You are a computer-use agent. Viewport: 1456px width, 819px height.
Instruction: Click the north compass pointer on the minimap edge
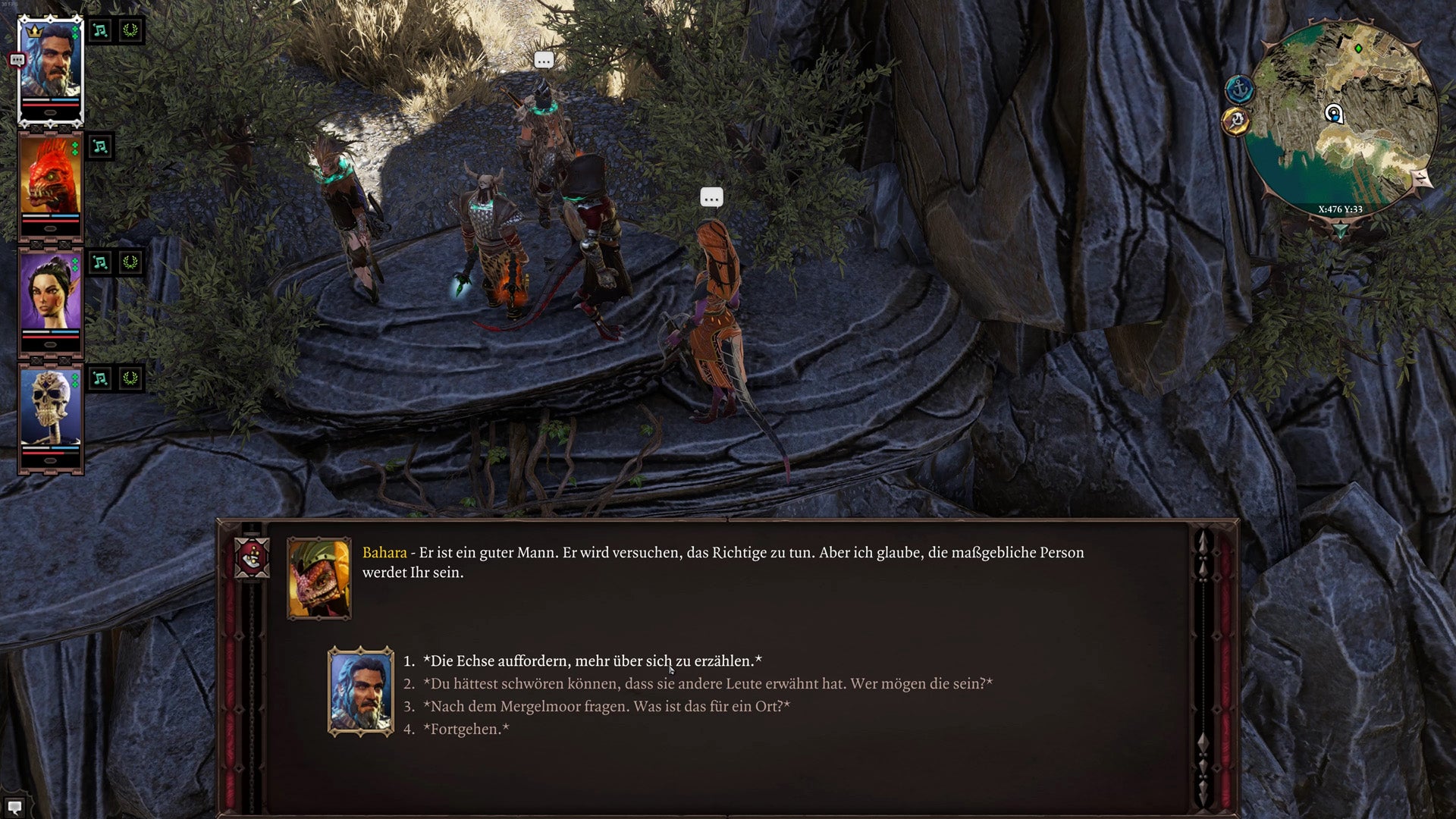1420,178
